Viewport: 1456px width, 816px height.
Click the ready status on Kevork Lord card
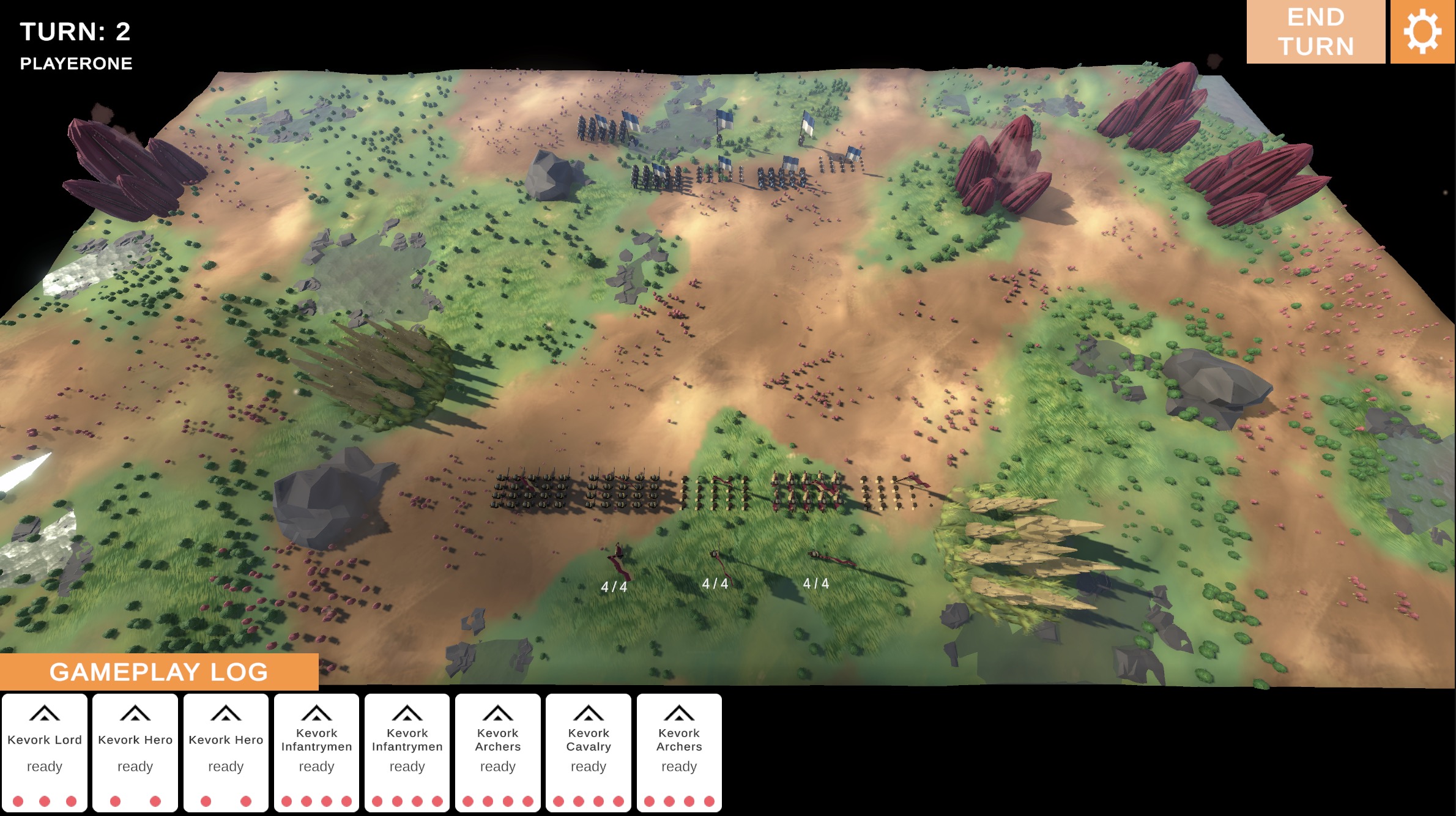tap(46, 766)
